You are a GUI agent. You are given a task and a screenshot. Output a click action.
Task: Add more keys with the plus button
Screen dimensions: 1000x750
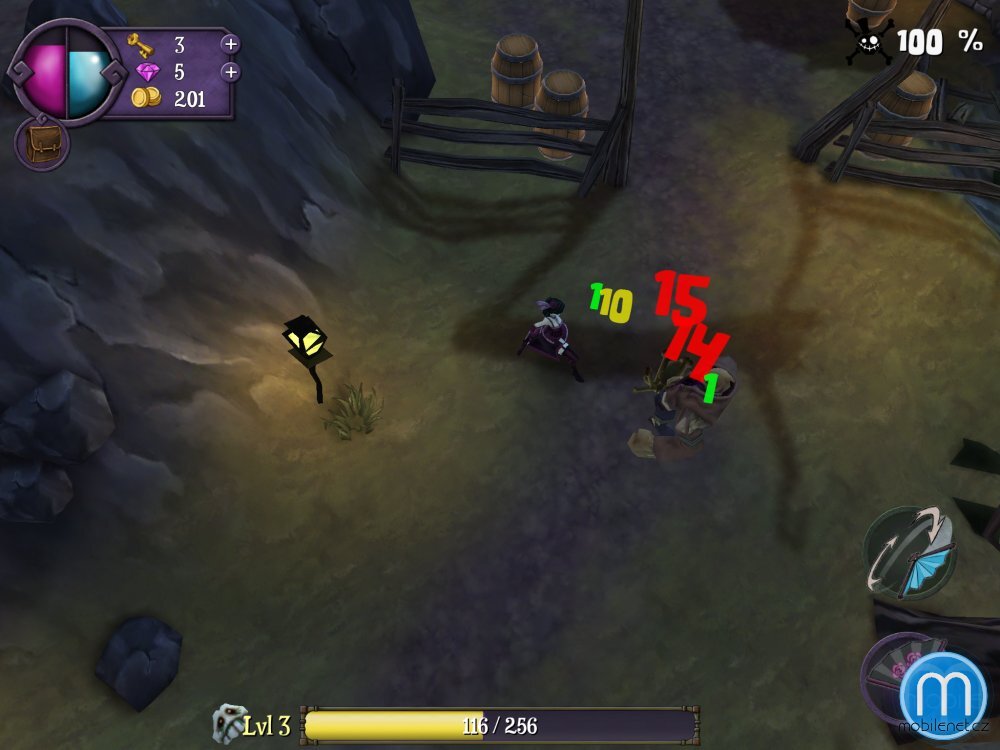click(x=230, y=44)
